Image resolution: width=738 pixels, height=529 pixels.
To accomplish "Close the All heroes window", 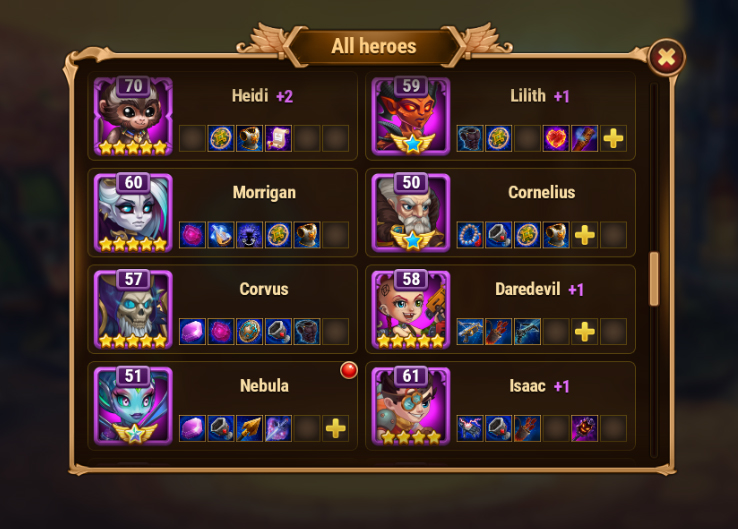I will pyautogui.click(x=666, y=58).
